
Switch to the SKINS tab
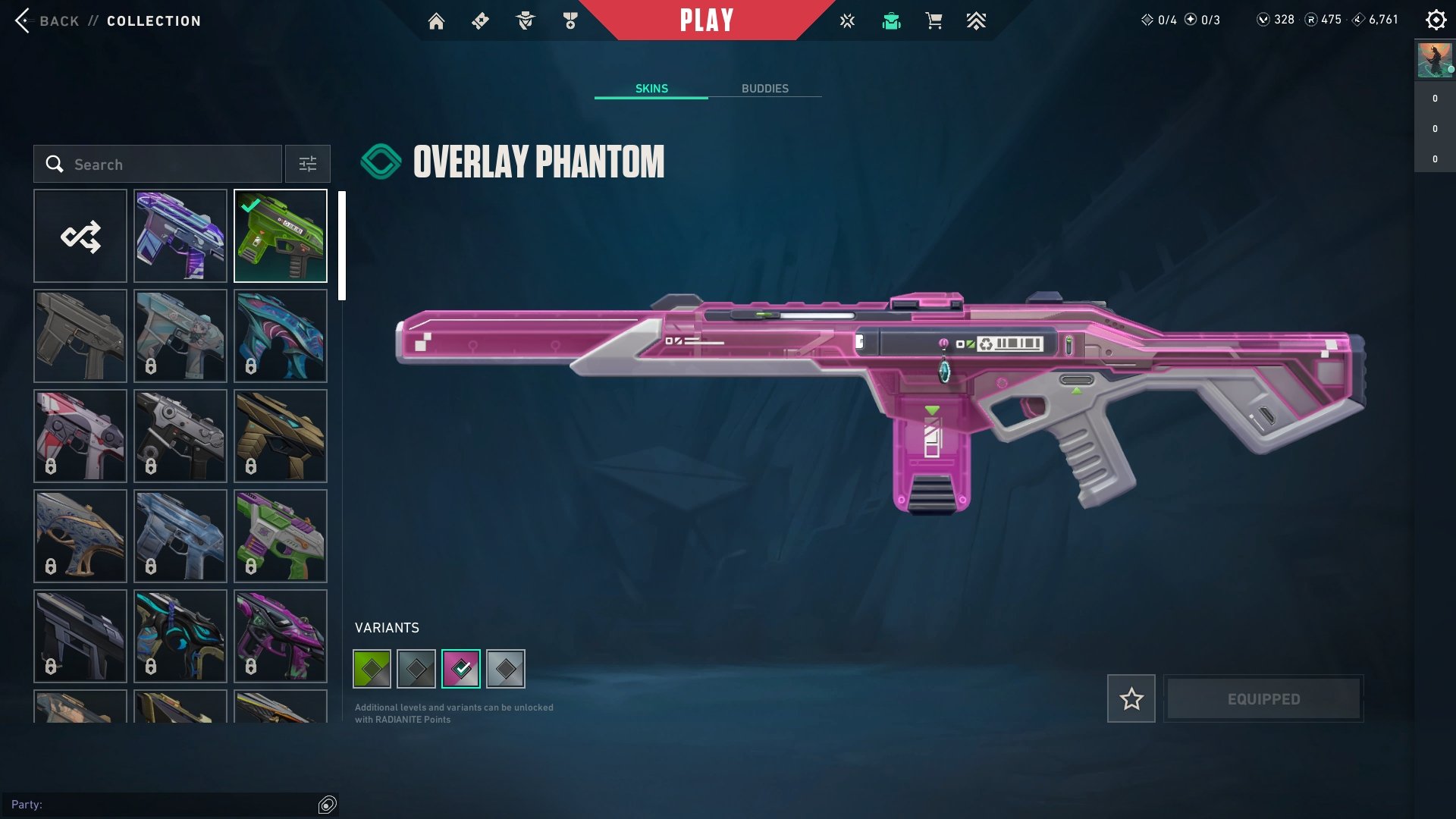pos(651,88)
